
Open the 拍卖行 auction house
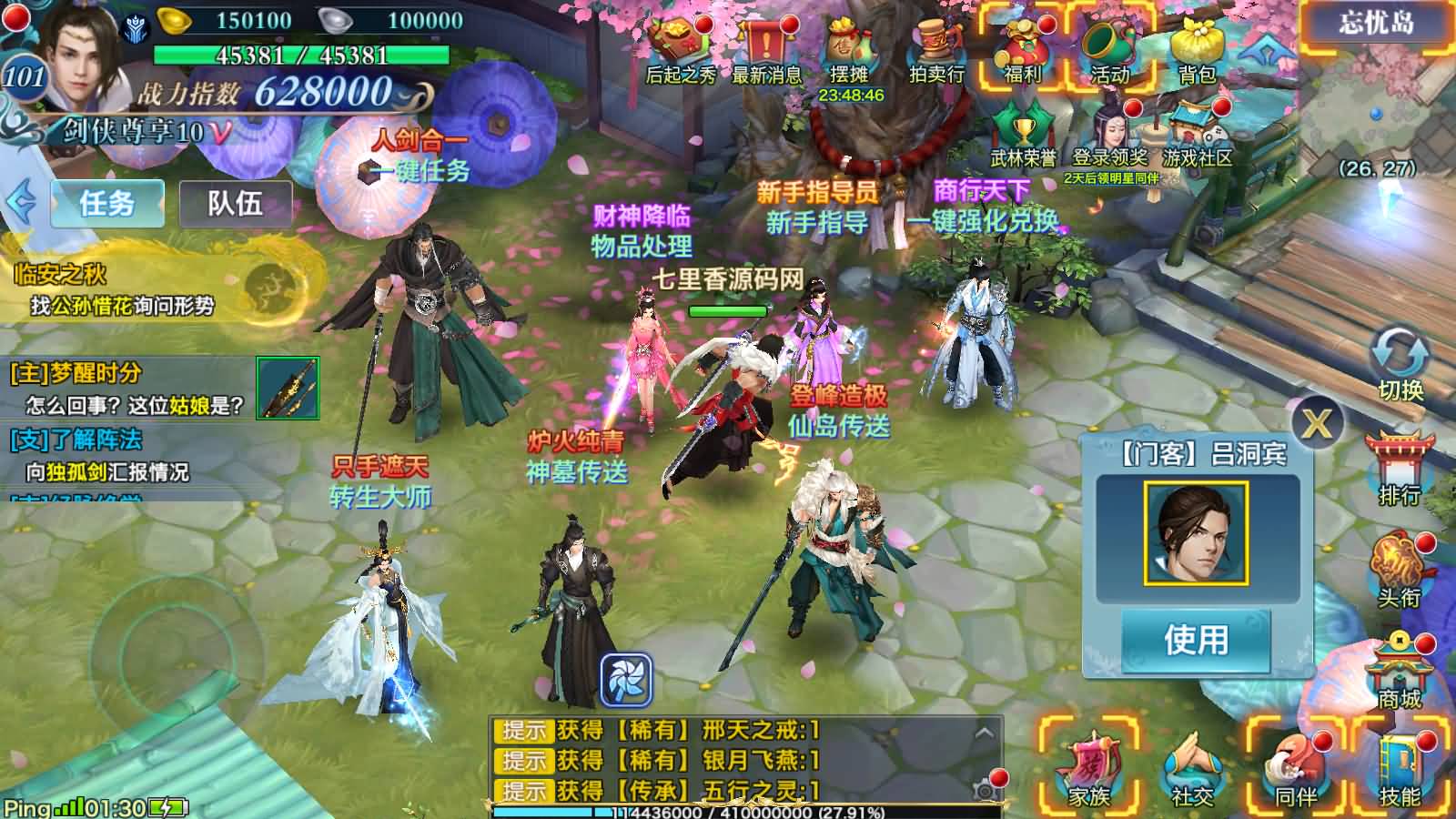(x=936, y=50)
